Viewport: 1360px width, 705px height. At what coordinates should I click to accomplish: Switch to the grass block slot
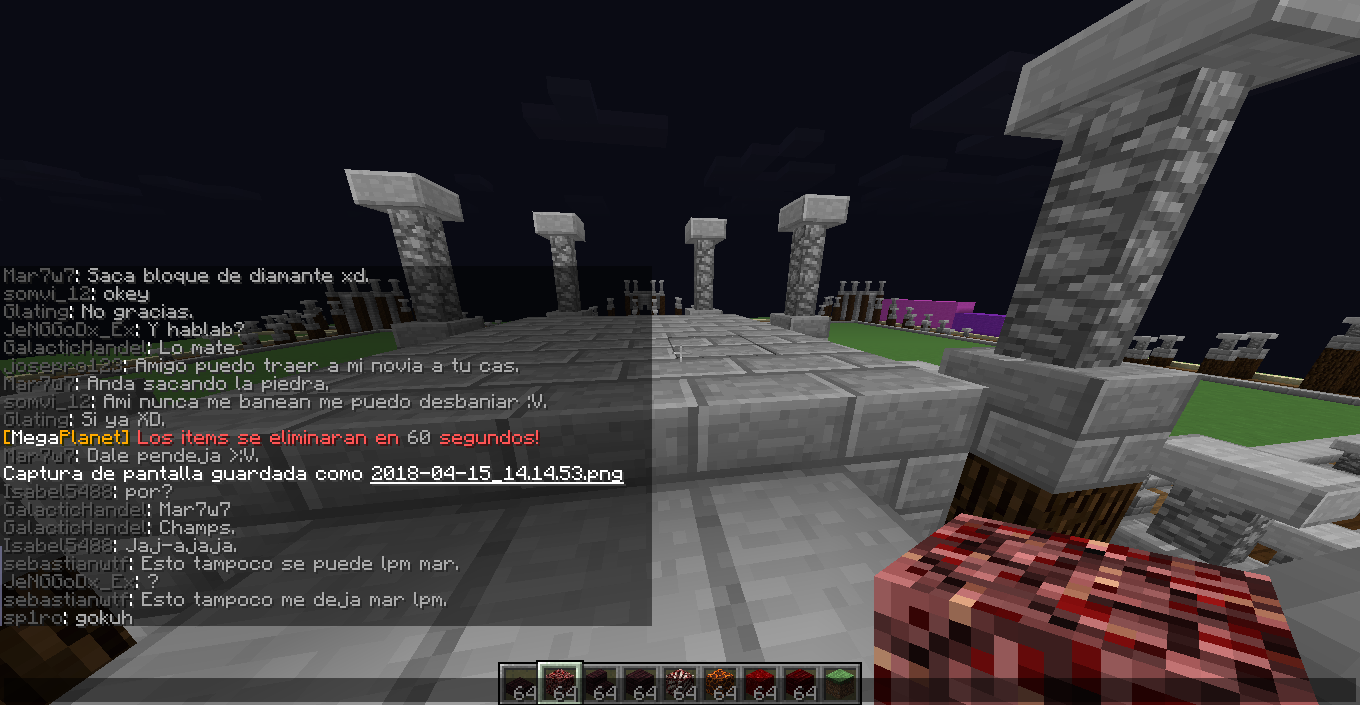(839, 684)
